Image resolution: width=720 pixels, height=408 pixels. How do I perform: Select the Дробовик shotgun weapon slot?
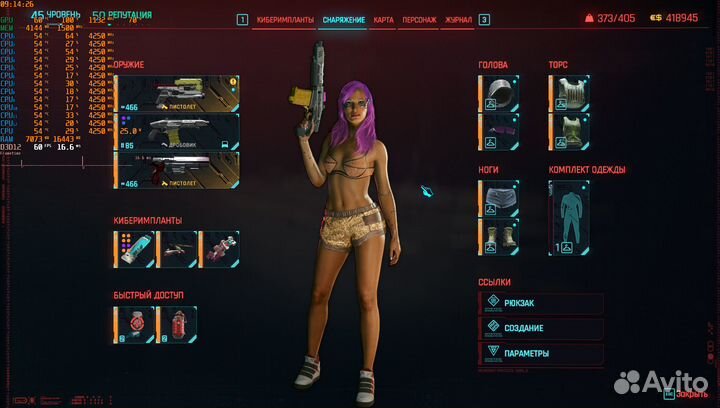[177, 130]
